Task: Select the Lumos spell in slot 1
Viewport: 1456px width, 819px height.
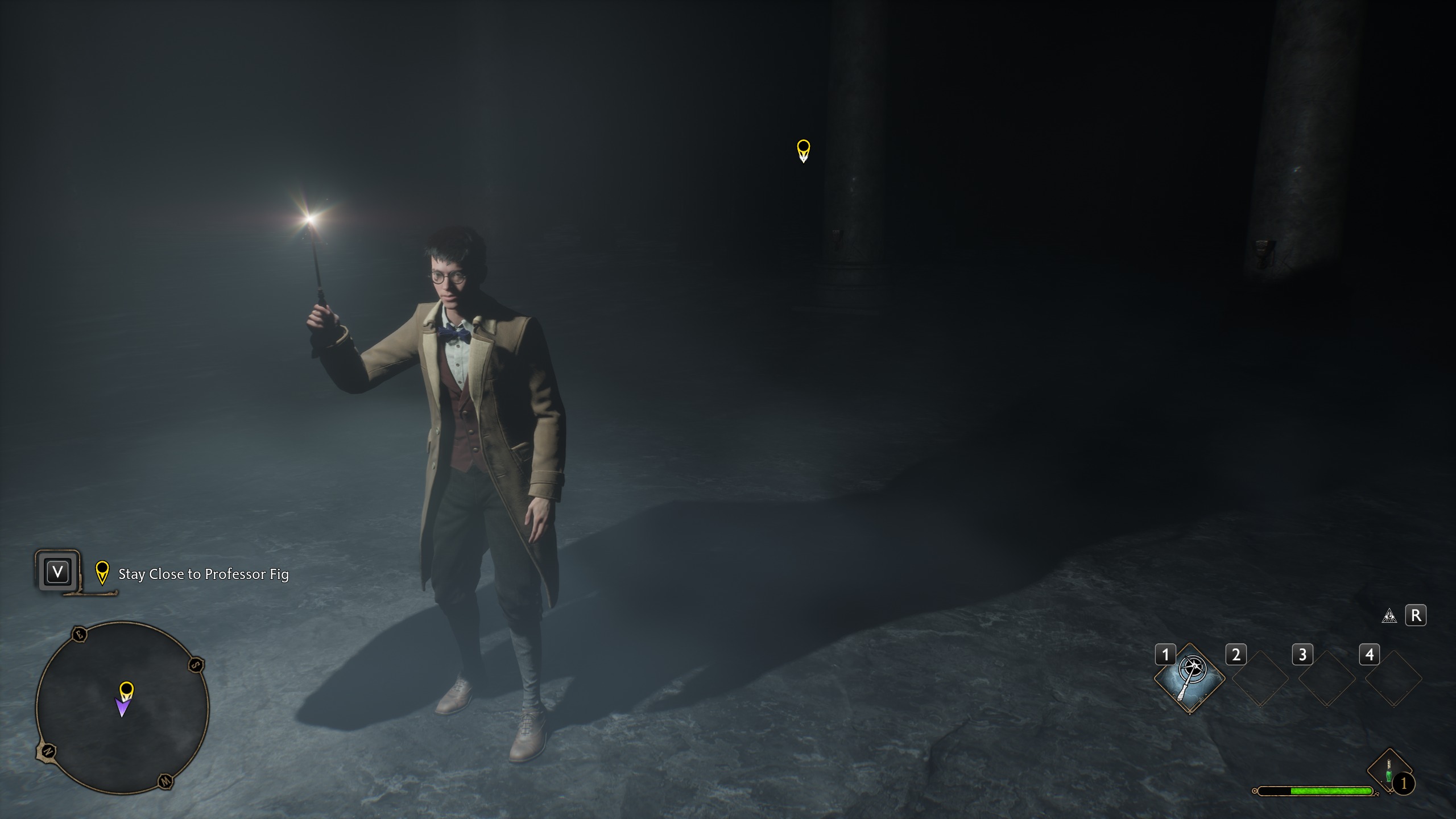Action: coord(1189,677)
